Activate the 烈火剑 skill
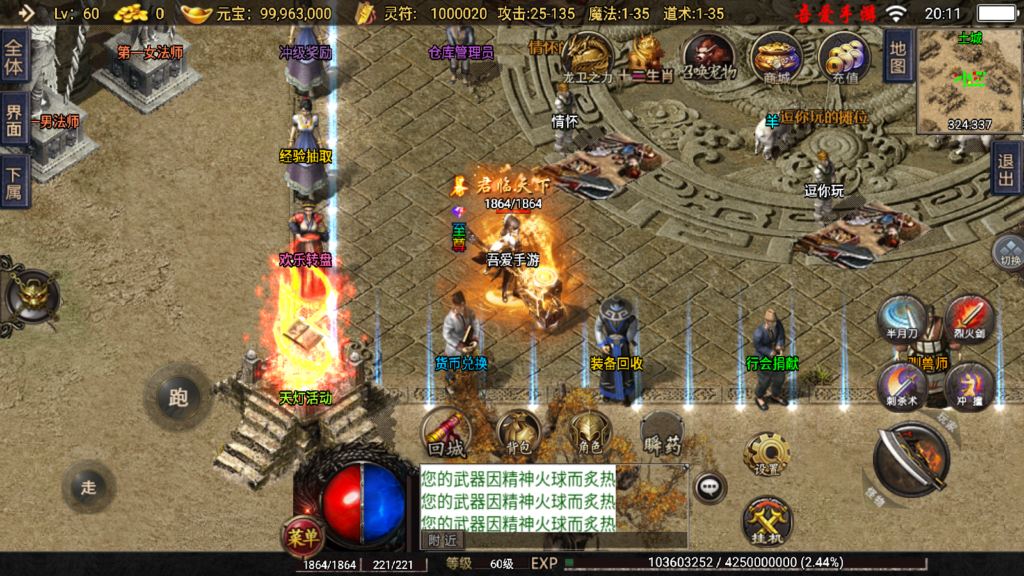This screenshot has width=1024, height=576. pos(968,319)
